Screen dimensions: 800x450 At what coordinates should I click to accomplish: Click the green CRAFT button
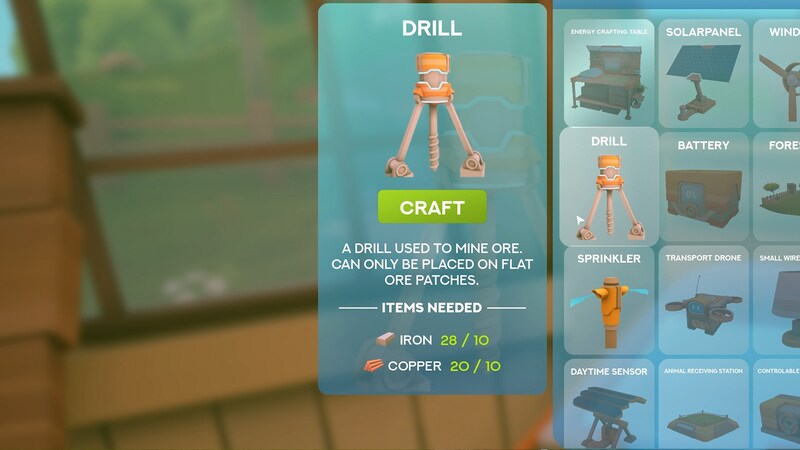[432, 208]
